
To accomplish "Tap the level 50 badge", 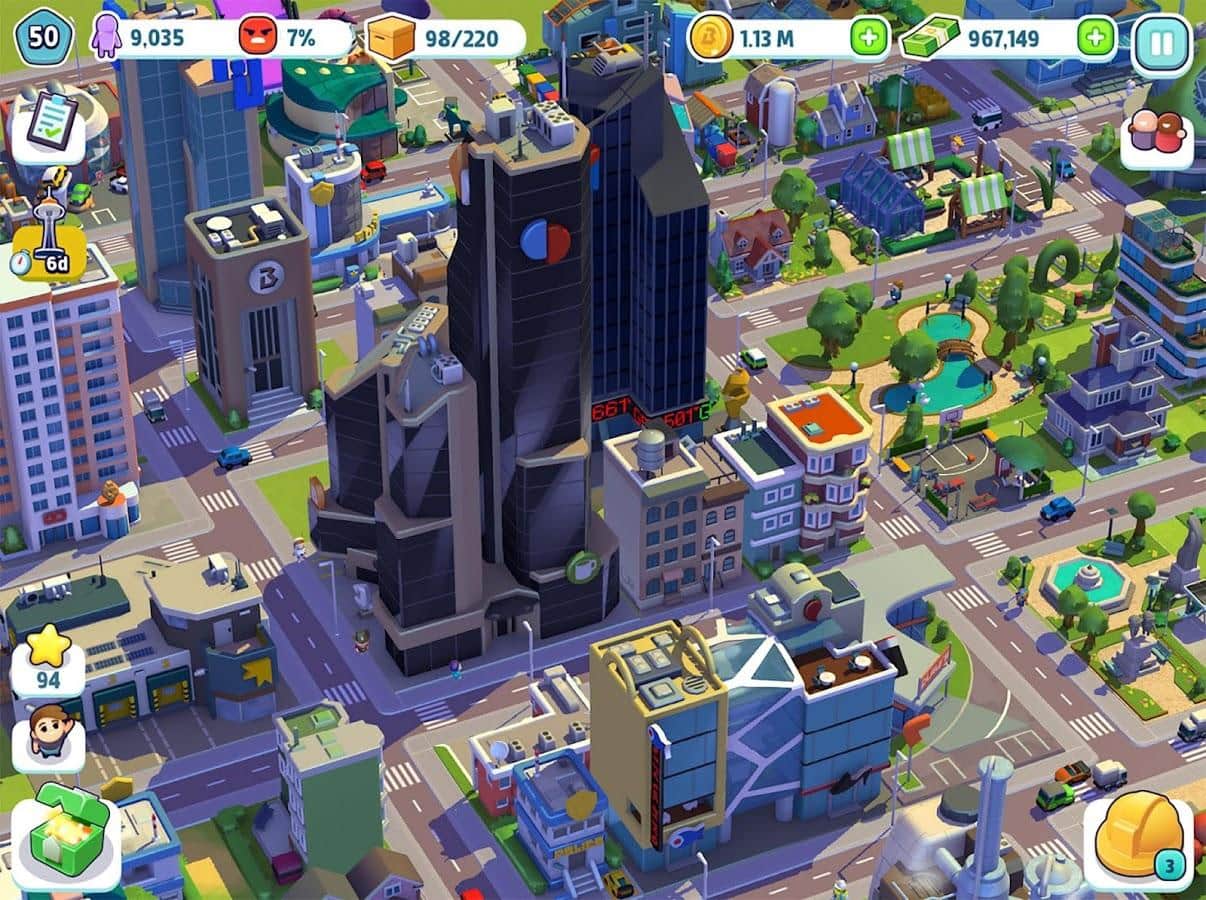I will [x=43, y=40].
